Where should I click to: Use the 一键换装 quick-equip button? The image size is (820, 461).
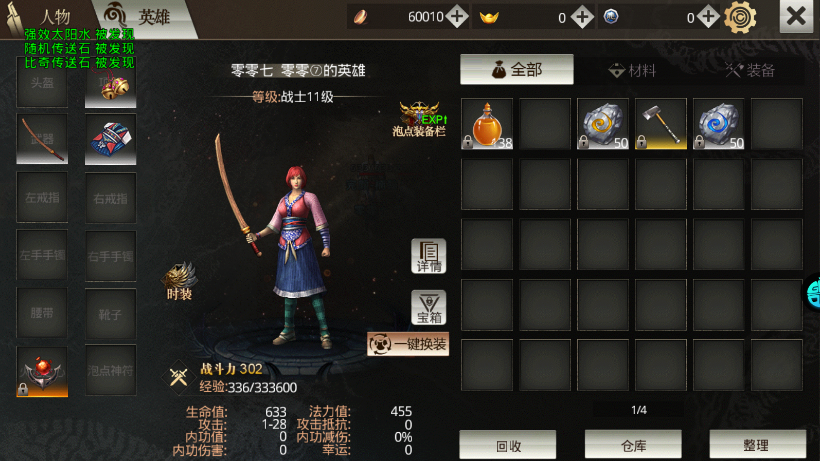(x=408, y=345)
